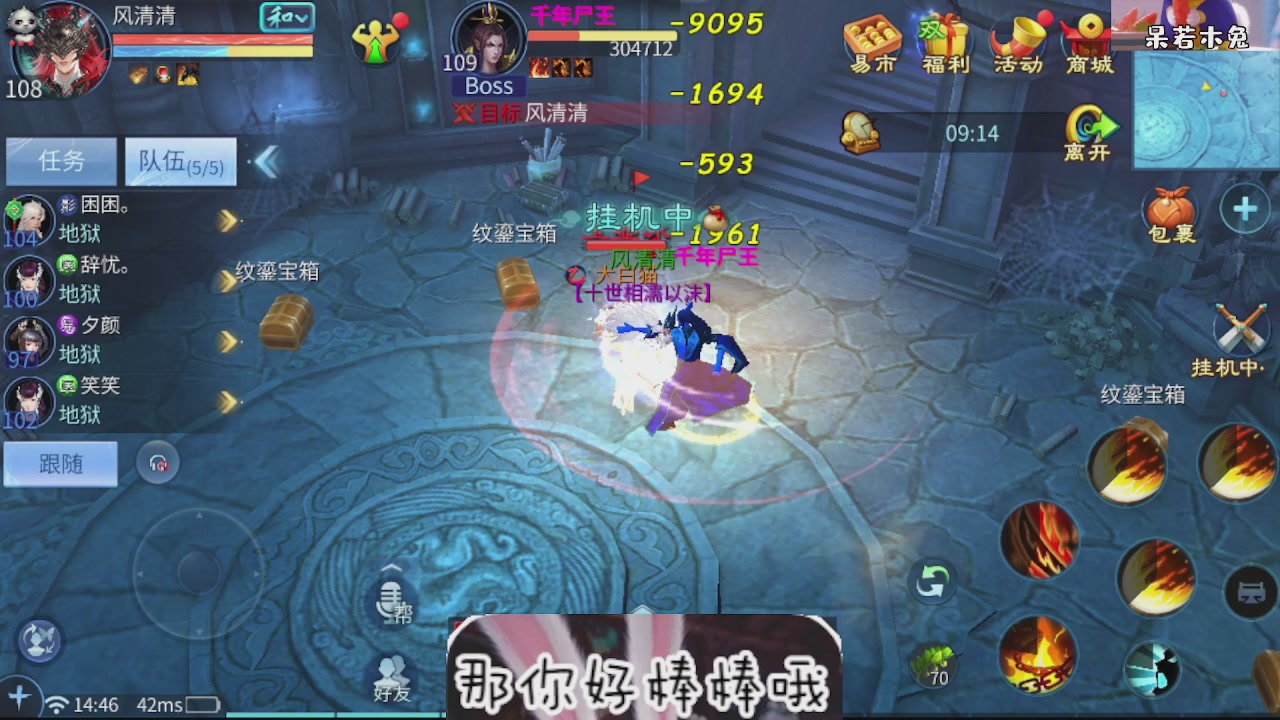This screenshot has height=720, width=1280.
Task: Toggle the headset voice icon beside 跟随
Action: [x=158, y=463]
